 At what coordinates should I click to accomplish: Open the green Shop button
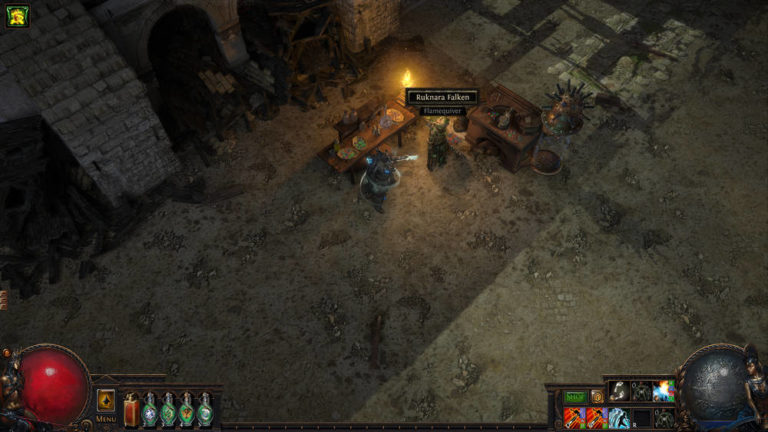(575, 397)
